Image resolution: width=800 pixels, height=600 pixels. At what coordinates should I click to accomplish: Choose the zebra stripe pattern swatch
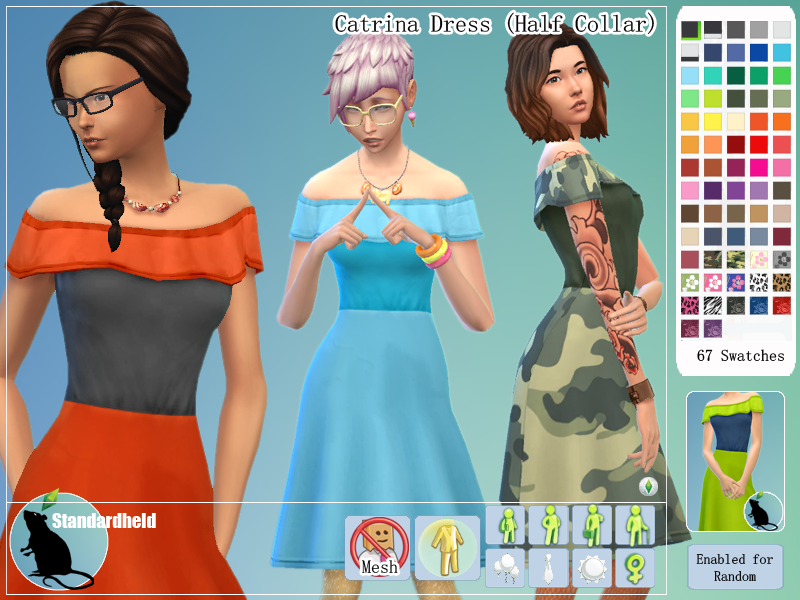[713, 305]
